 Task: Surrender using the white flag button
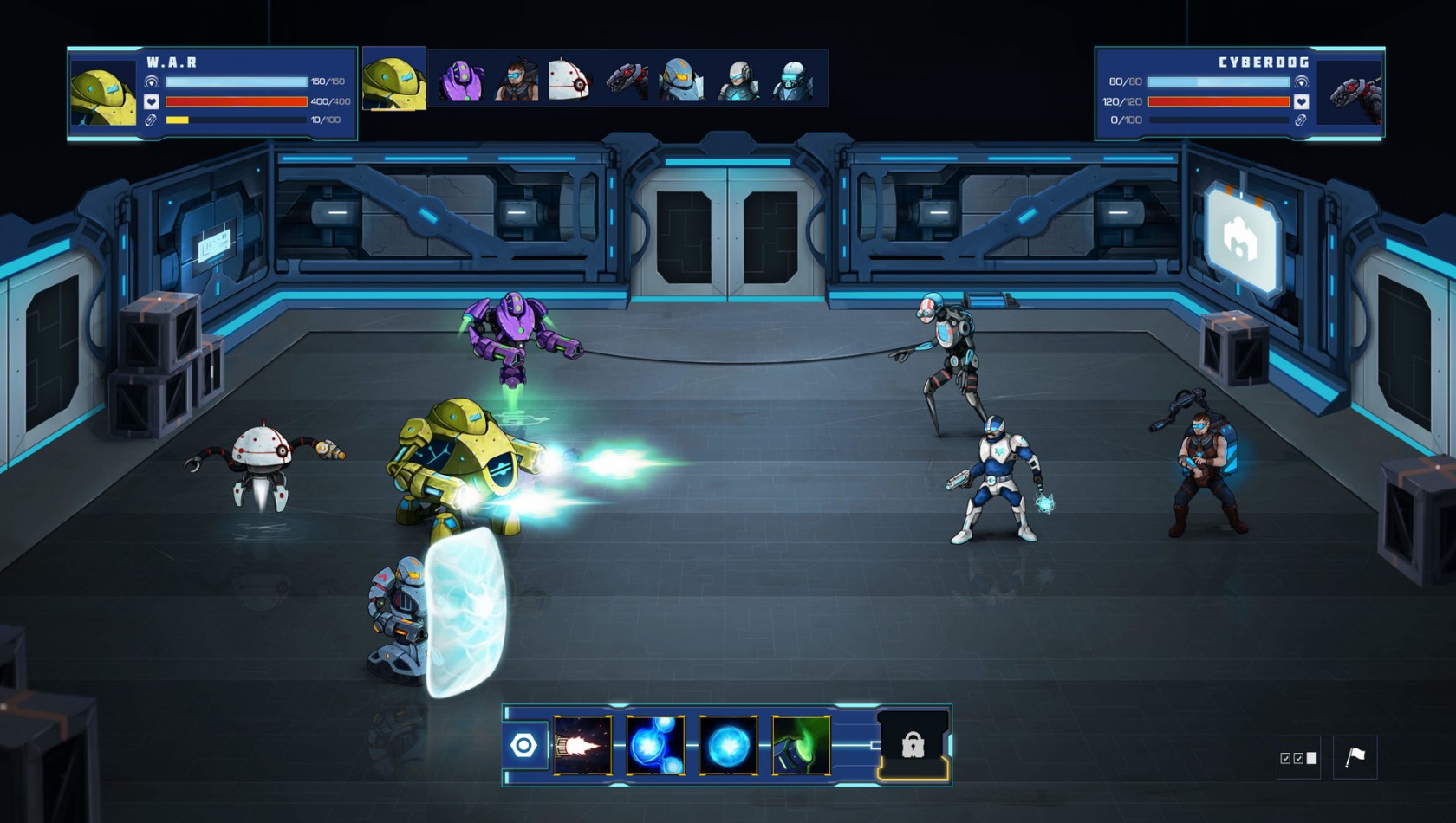click(x=1355, y=757)
